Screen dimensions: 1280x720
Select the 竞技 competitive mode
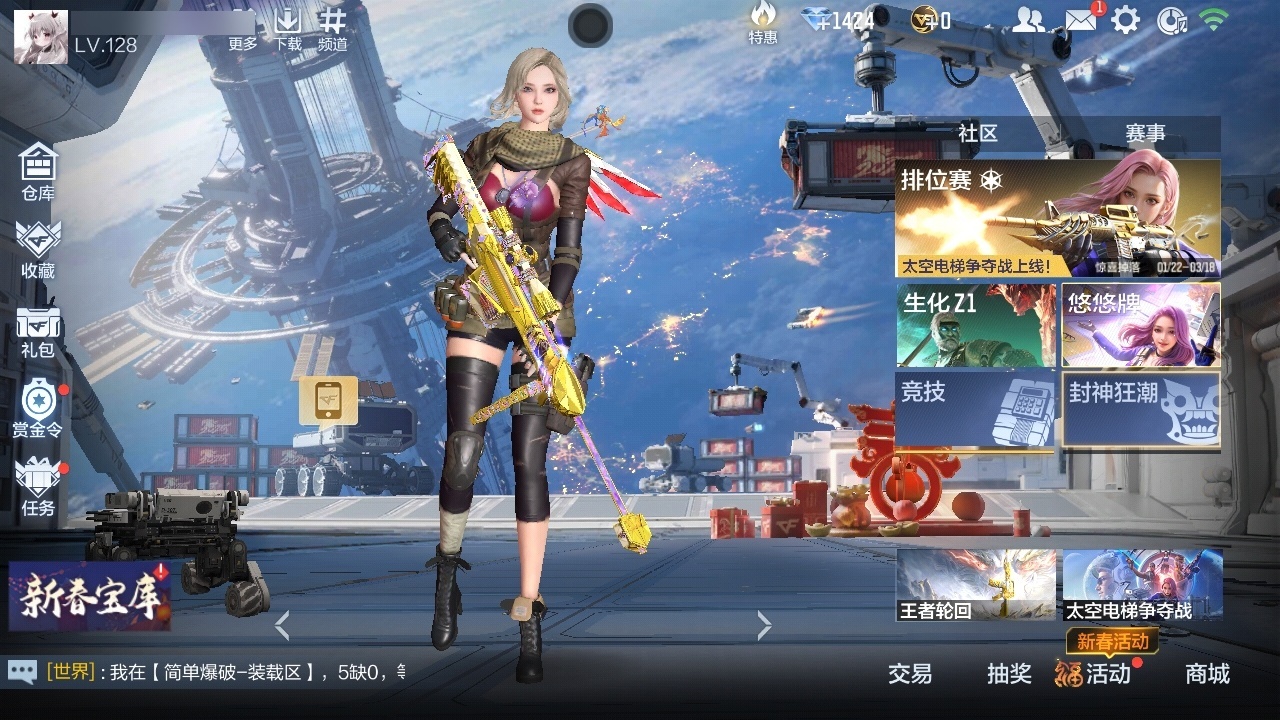[975, 409]
